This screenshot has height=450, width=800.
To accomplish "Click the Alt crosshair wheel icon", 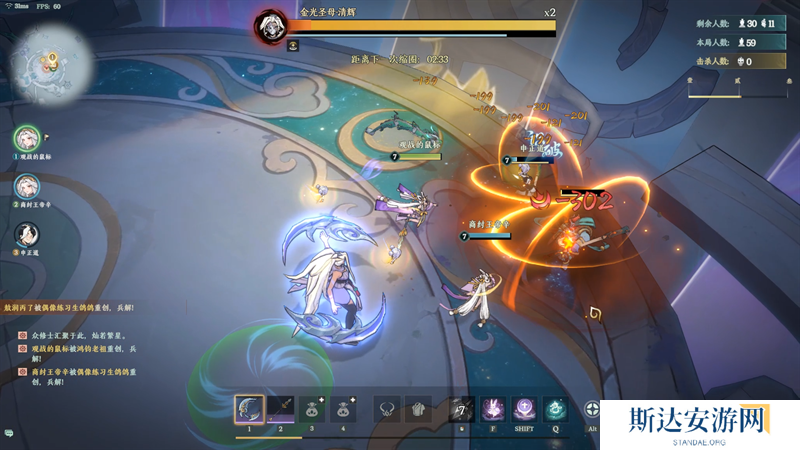I will (x=592, y=409).
